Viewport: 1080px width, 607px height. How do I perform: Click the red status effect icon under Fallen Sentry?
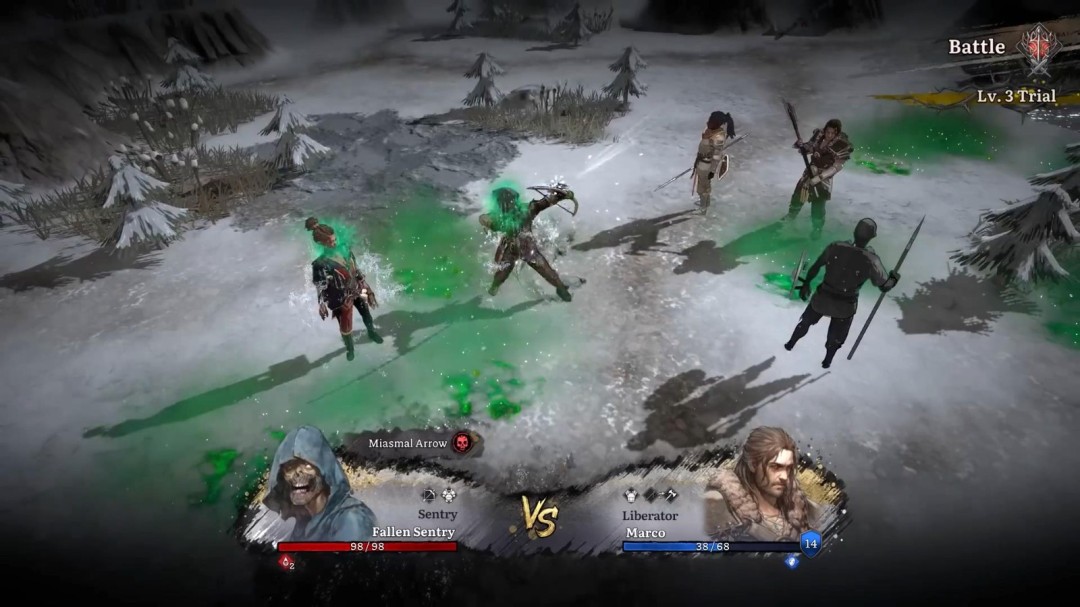pyautogui.click(x=286, y=562)
